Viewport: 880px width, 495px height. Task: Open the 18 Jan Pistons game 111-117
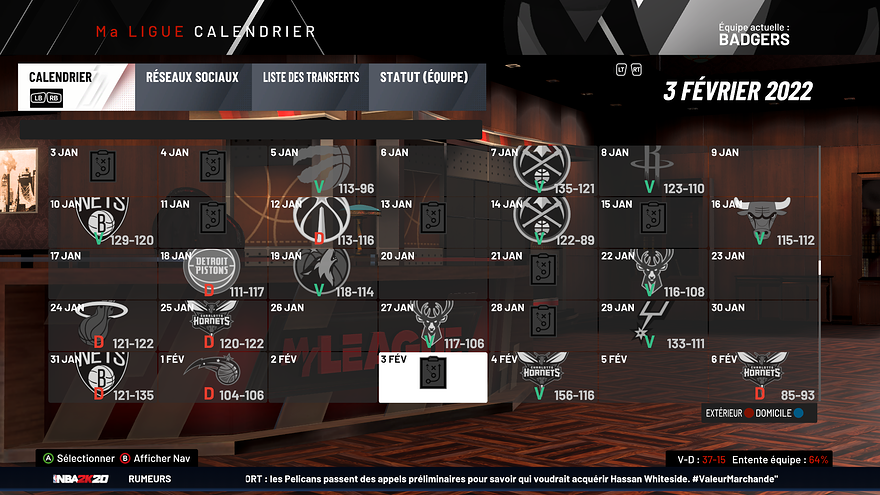pos(212,272)
